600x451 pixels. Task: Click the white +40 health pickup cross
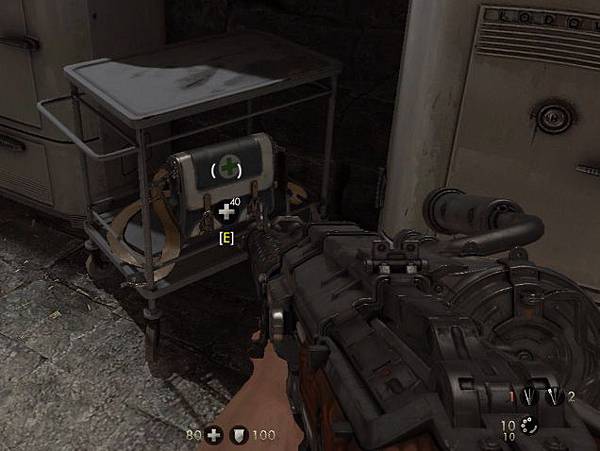[x=227, y=212]
